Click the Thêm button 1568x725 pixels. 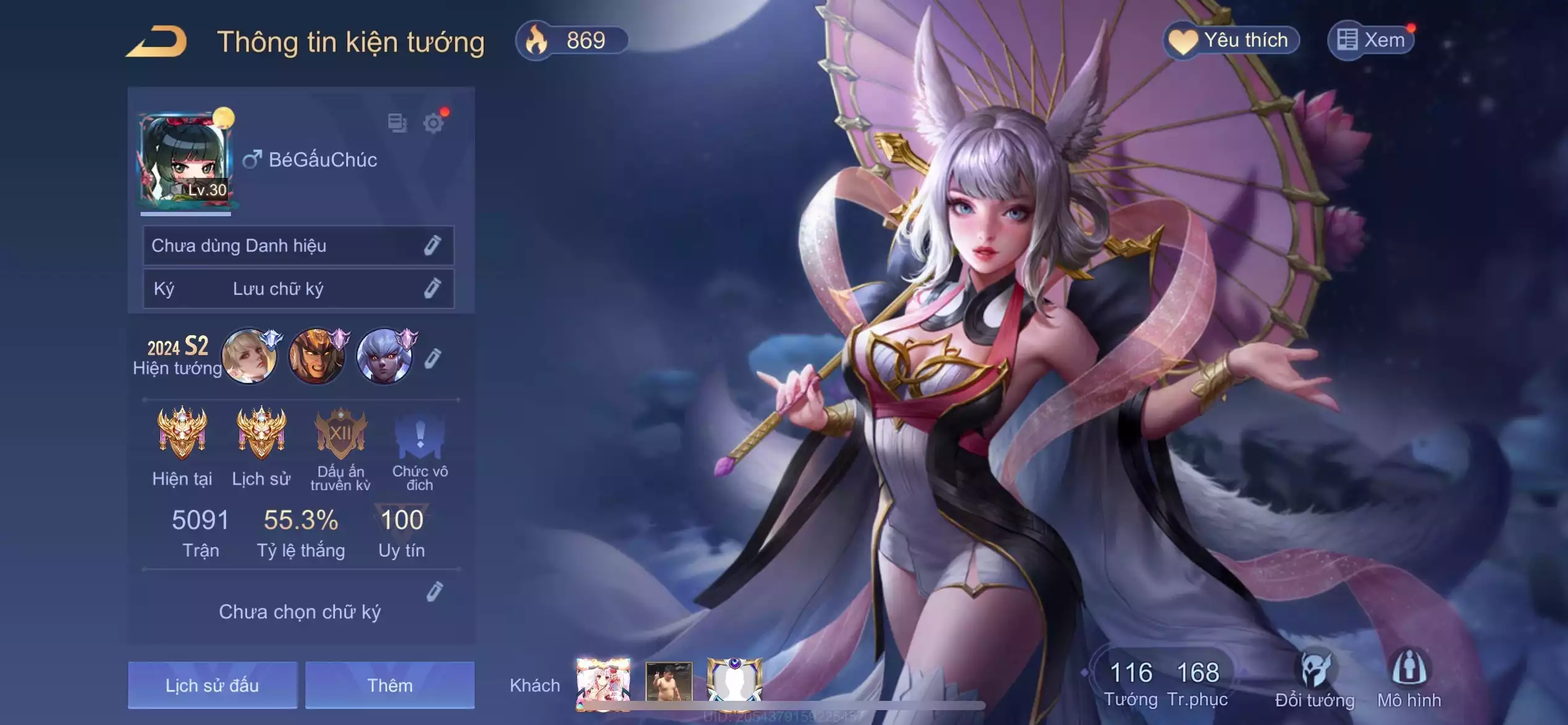(390, 685)
